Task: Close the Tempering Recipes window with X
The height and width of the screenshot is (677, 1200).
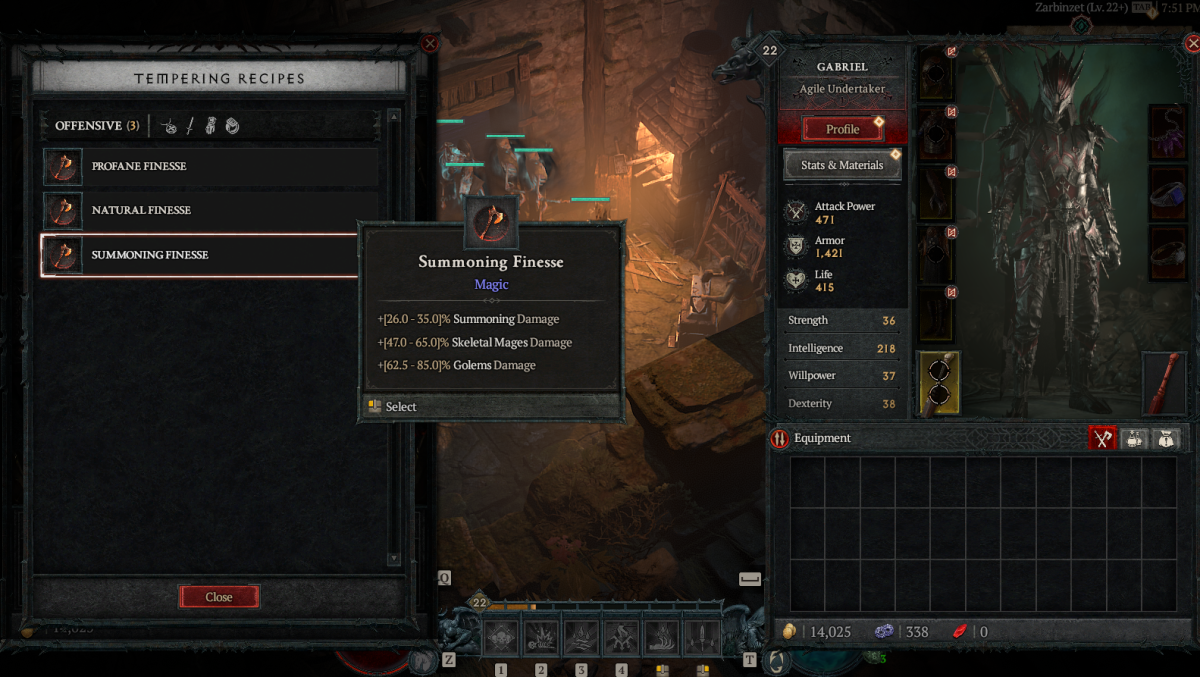Action: [430, 43]
